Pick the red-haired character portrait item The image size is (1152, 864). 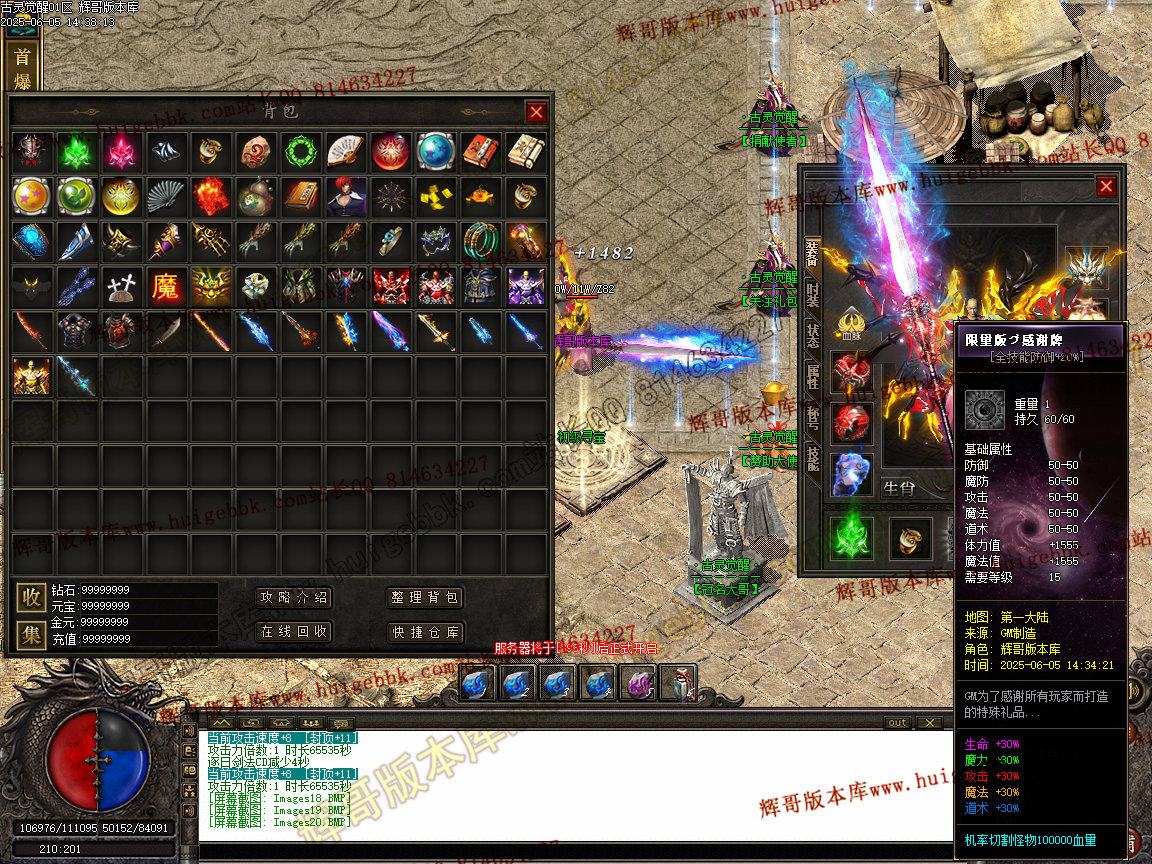click(346, 197)
